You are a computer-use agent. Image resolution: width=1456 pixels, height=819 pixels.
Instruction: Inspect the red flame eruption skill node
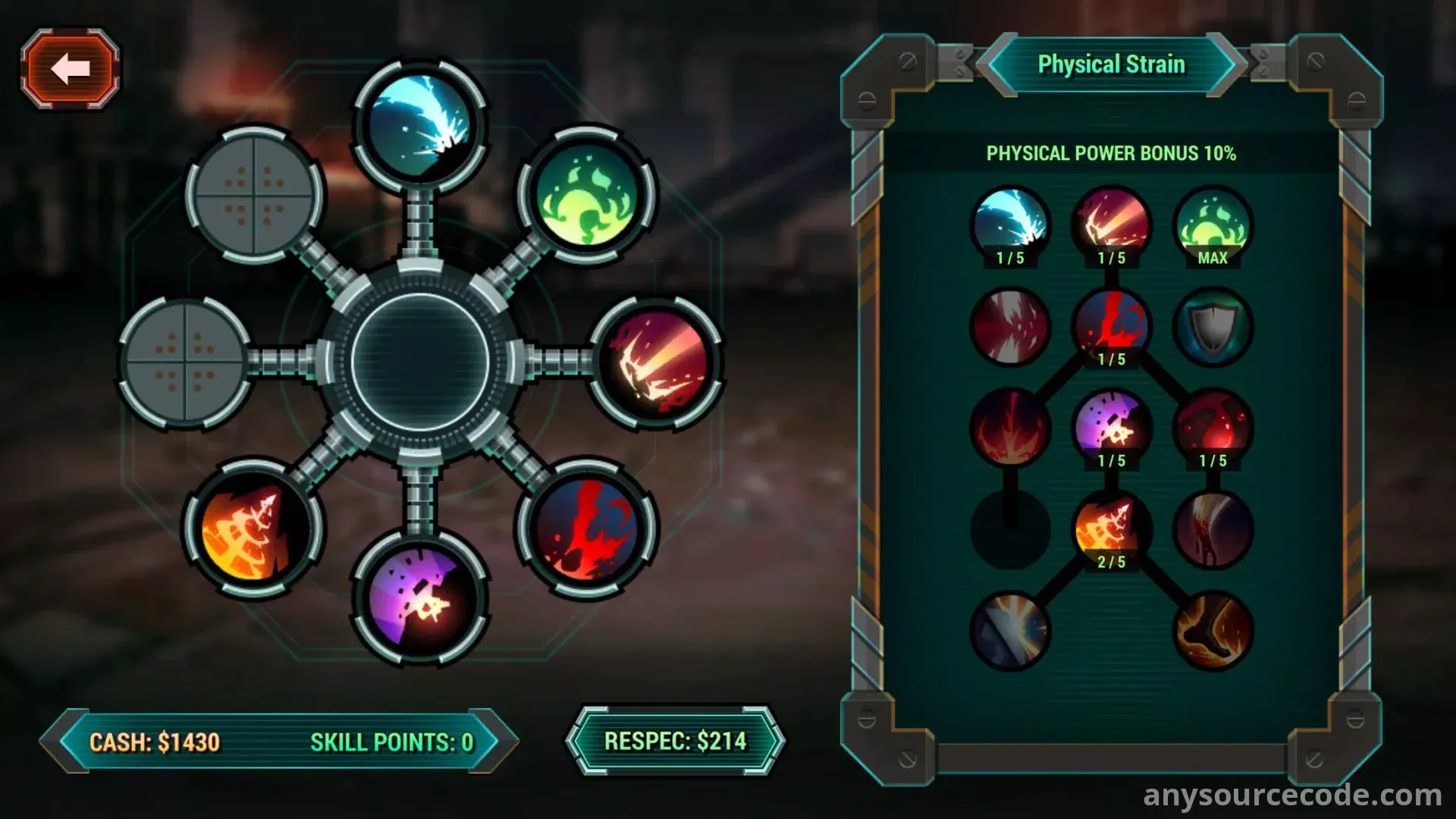point(1010,428)
